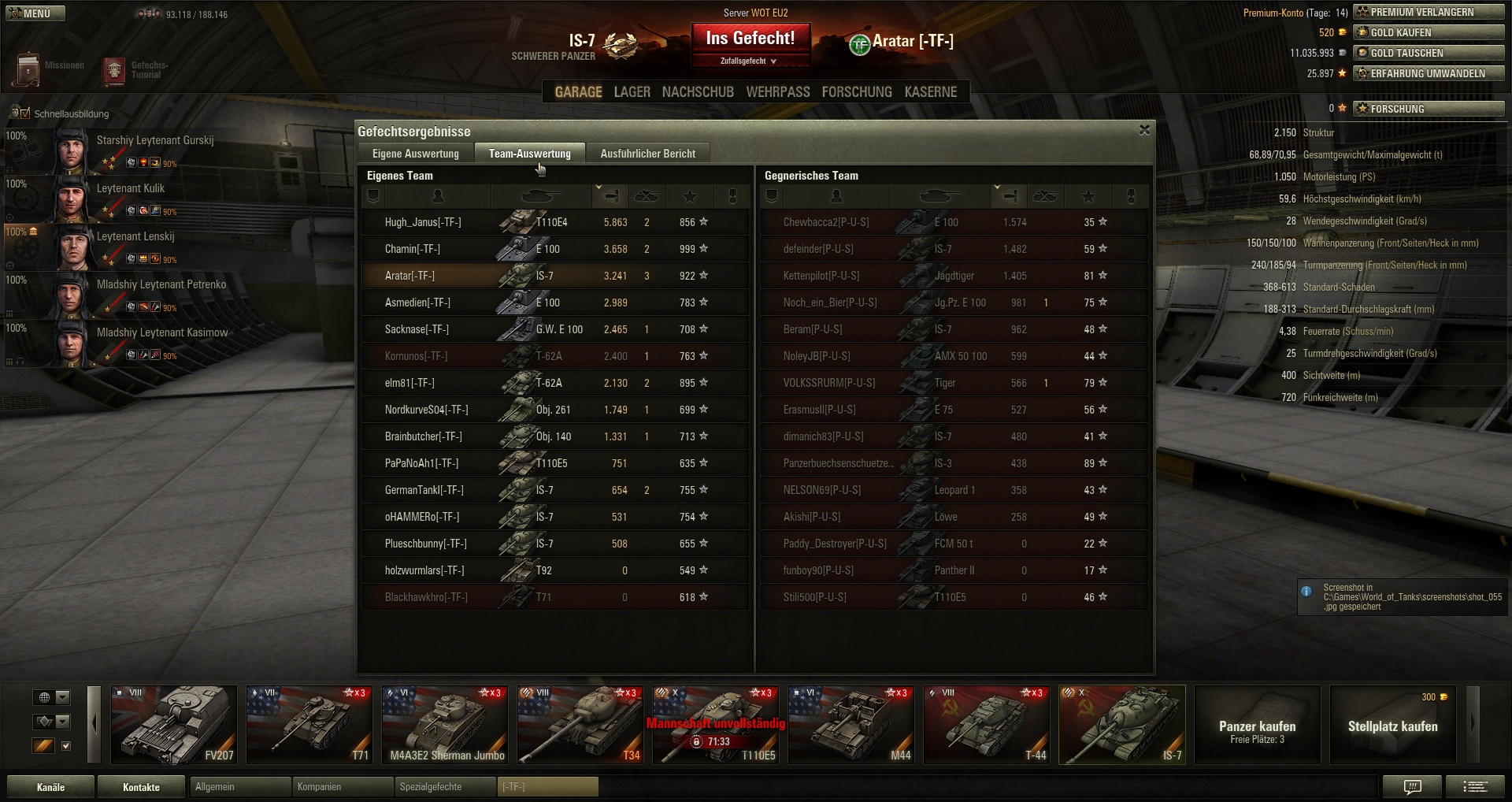Click the Premium verlängern button

(1429, 12)
